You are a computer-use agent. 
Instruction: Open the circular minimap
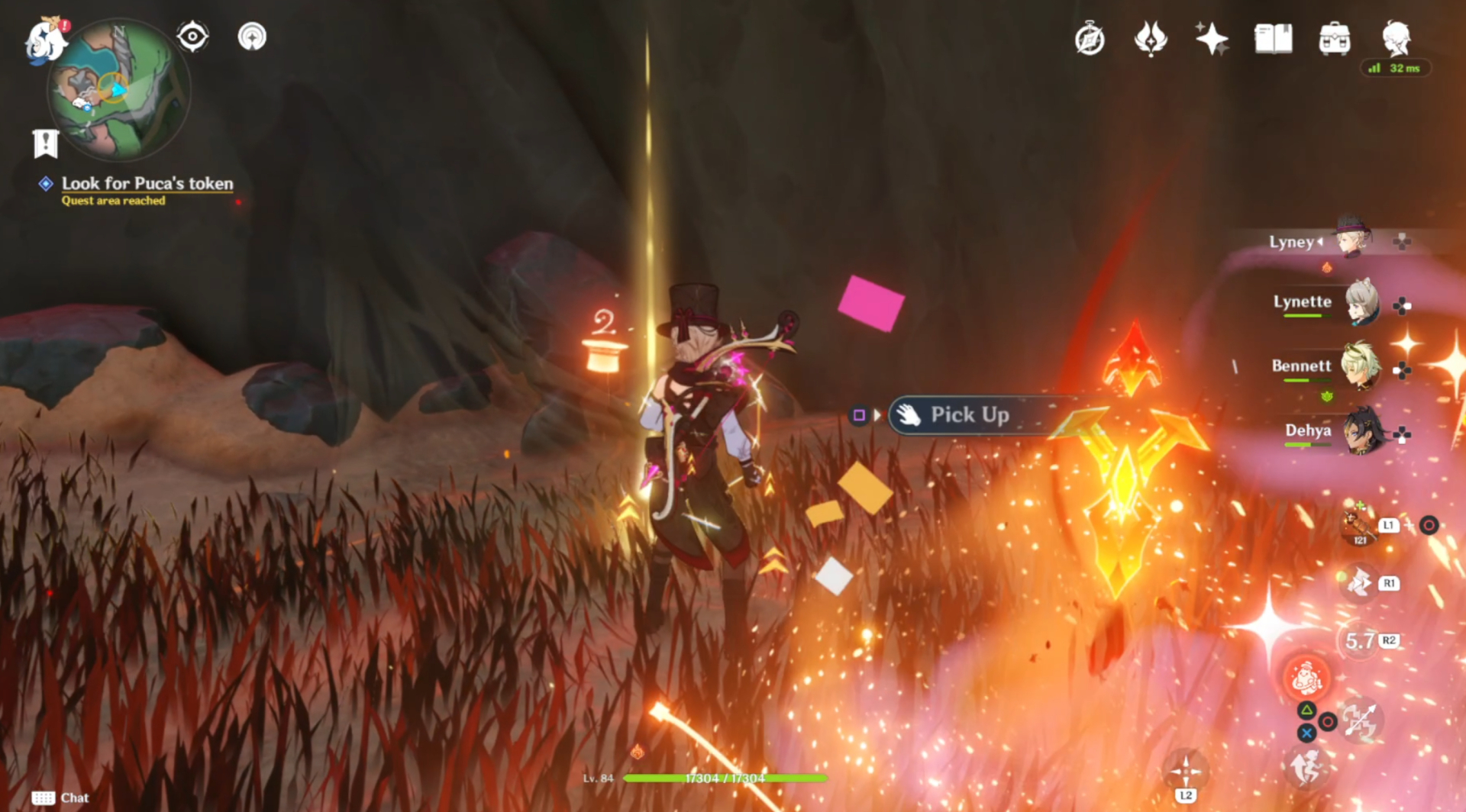tap(119, 90)
